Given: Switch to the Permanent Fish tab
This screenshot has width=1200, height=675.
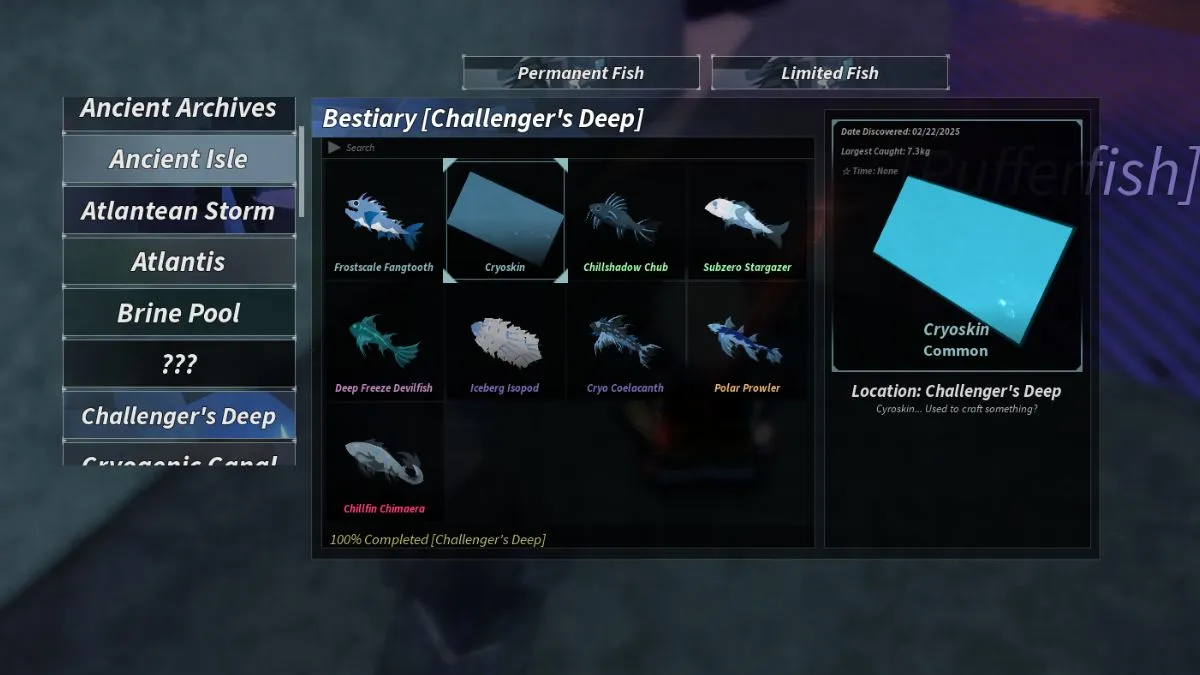Looking at the screenshot, I should [580, 73].
